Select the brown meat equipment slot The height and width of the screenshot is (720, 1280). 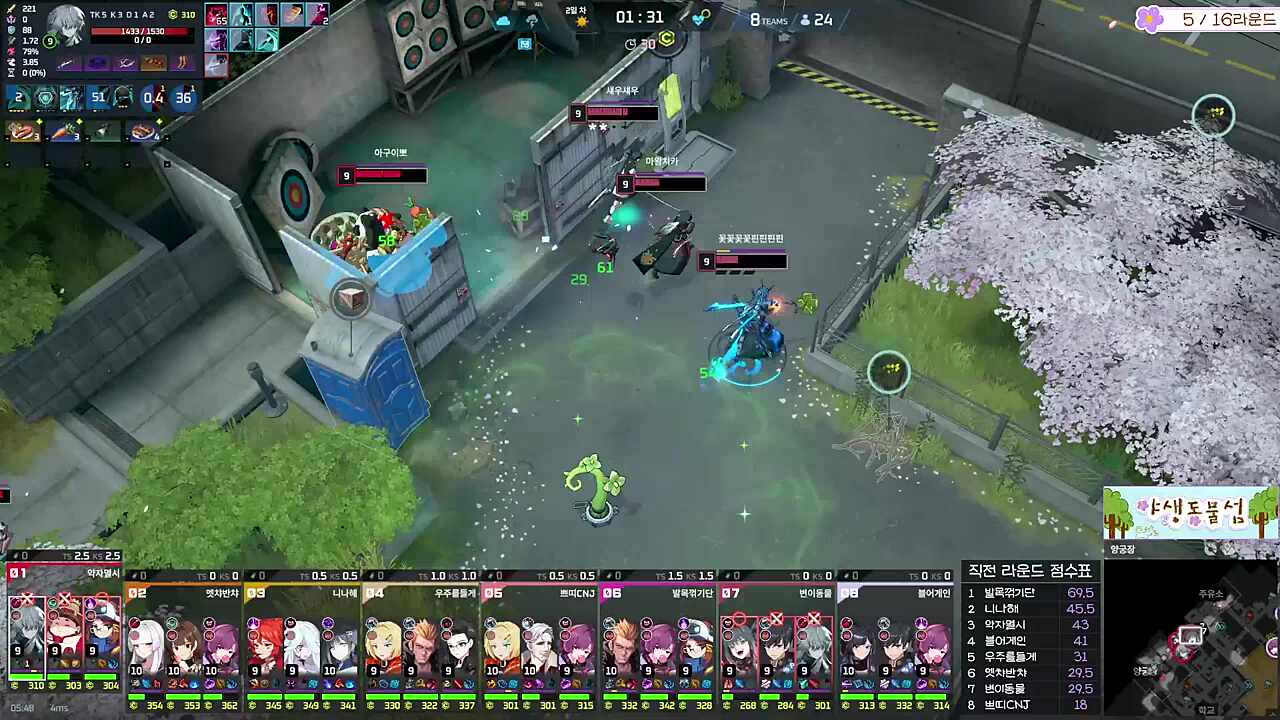click(154, 63)
